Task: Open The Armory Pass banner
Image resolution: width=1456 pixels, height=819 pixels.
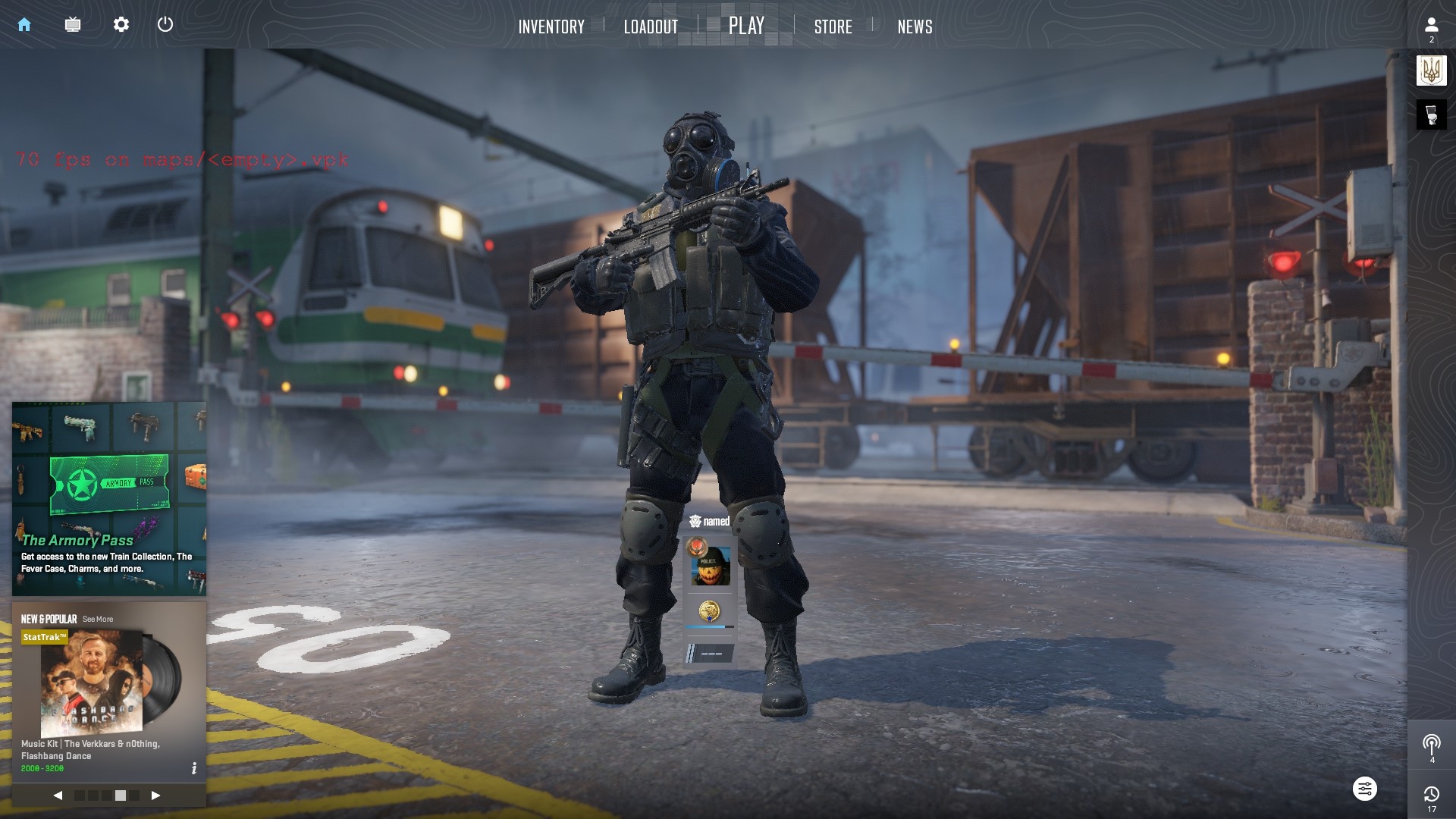Action: pos(109,498)
